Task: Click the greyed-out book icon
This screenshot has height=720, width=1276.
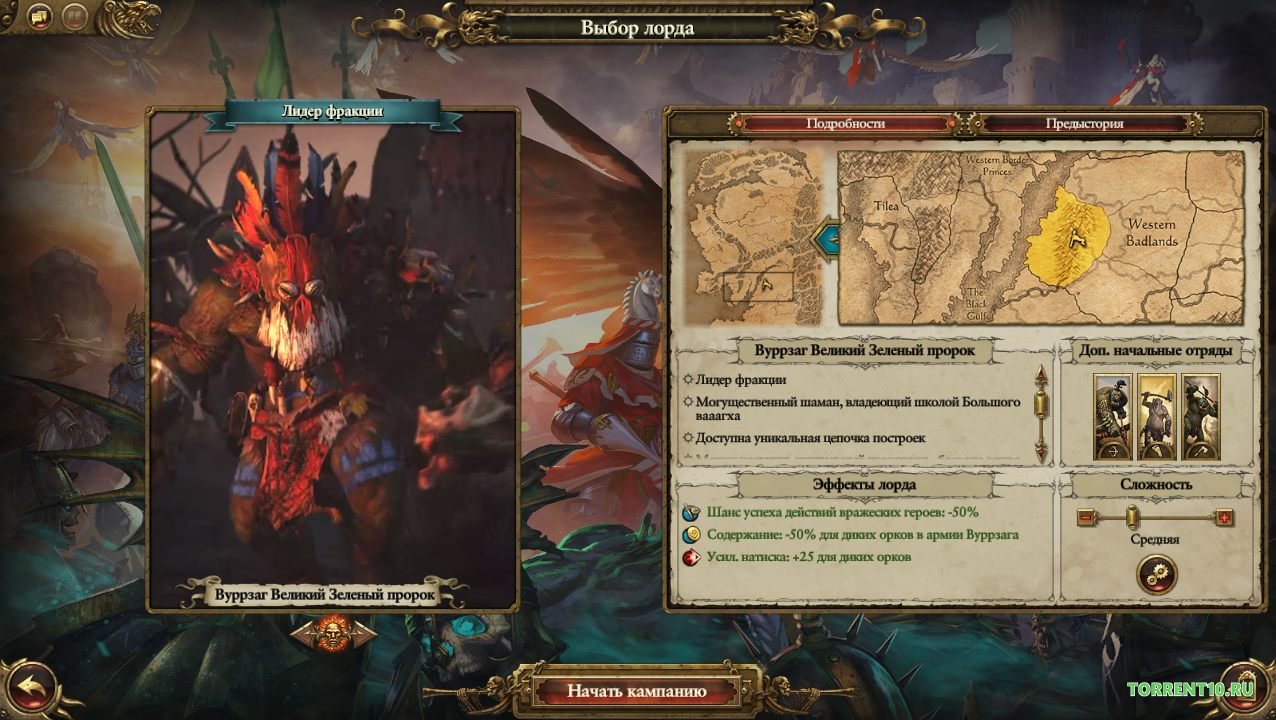Action: (74, 17)
